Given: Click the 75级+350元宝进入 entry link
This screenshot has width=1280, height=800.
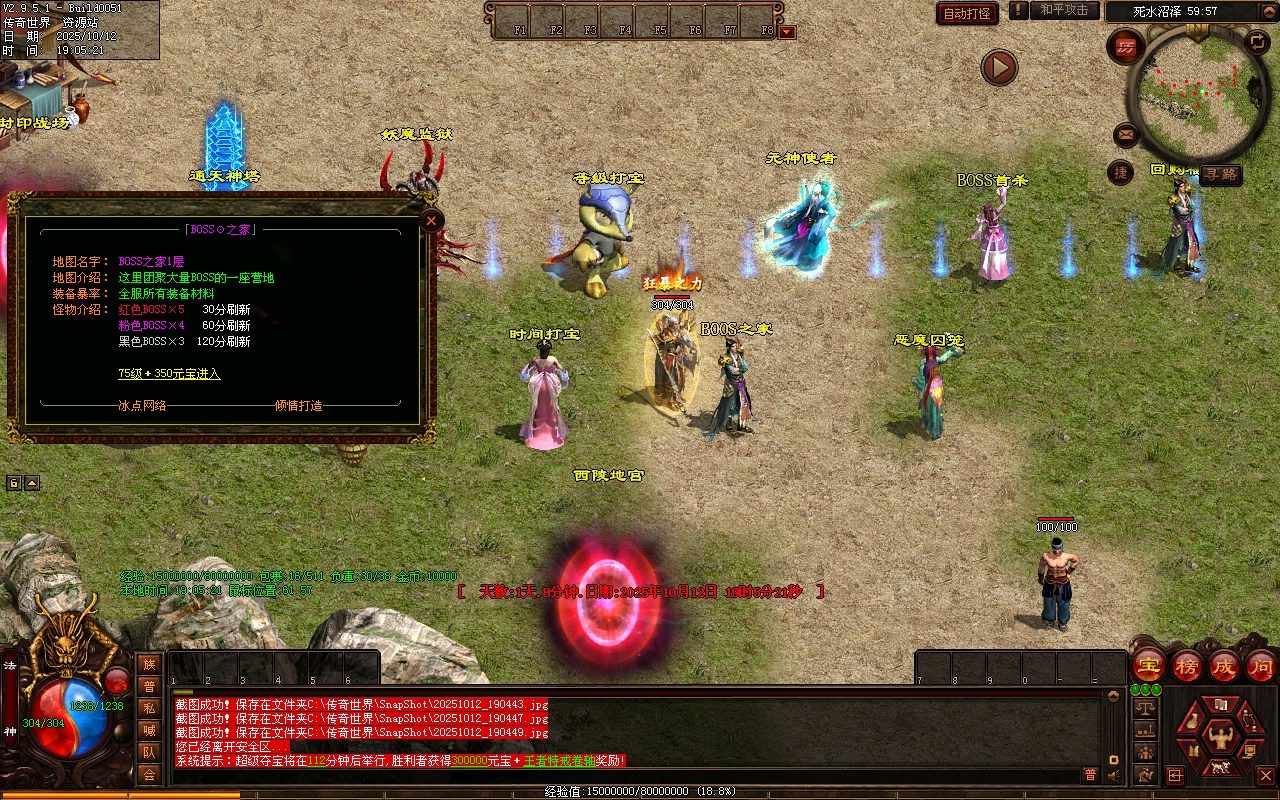Looking at the screenshot, I should (x=169, y=373).
